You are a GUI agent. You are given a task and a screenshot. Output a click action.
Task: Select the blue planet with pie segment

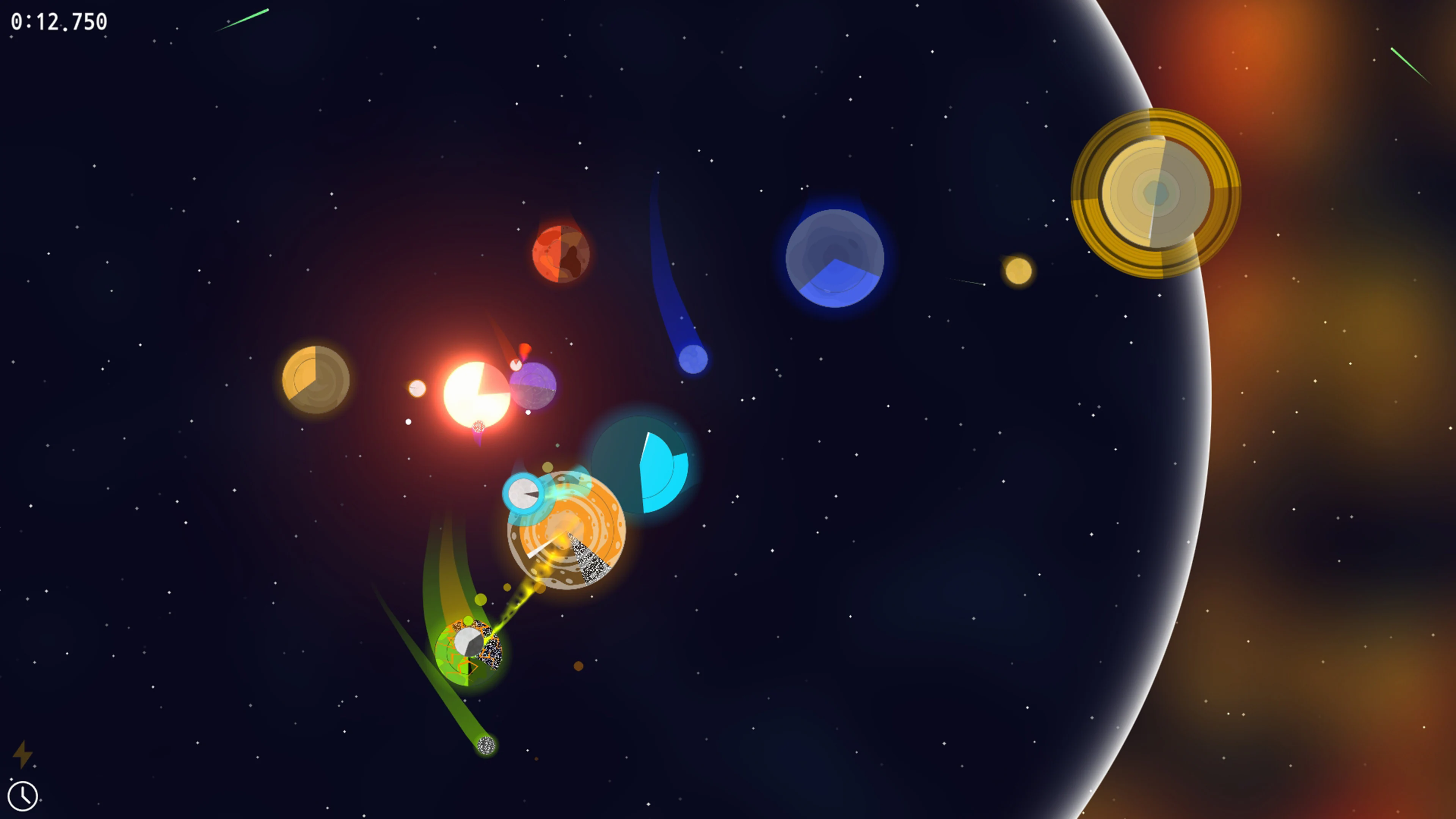(835, 259)
